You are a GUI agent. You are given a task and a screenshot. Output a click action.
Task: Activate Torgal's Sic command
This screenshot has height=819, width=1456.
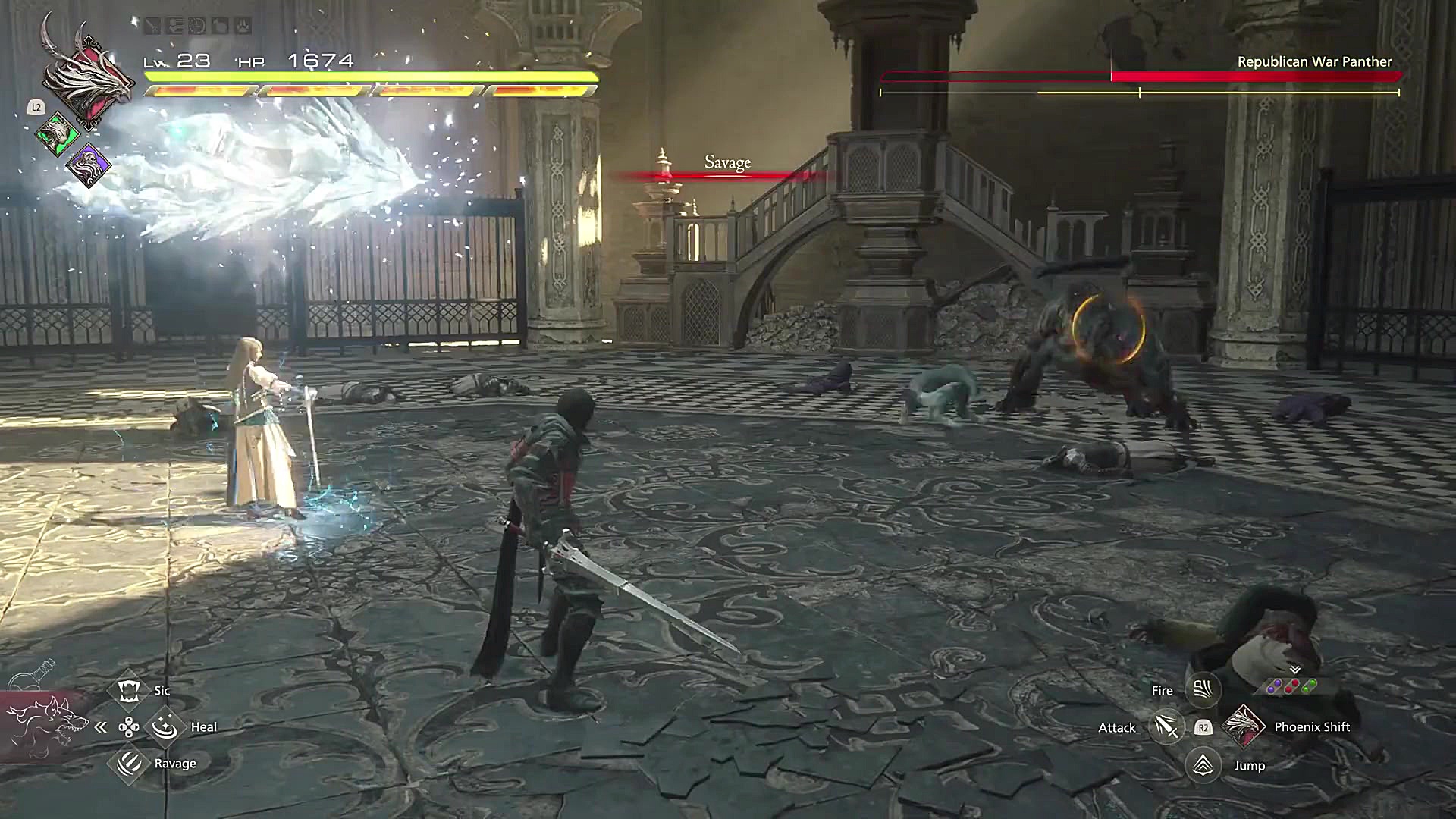pos(128,690)
